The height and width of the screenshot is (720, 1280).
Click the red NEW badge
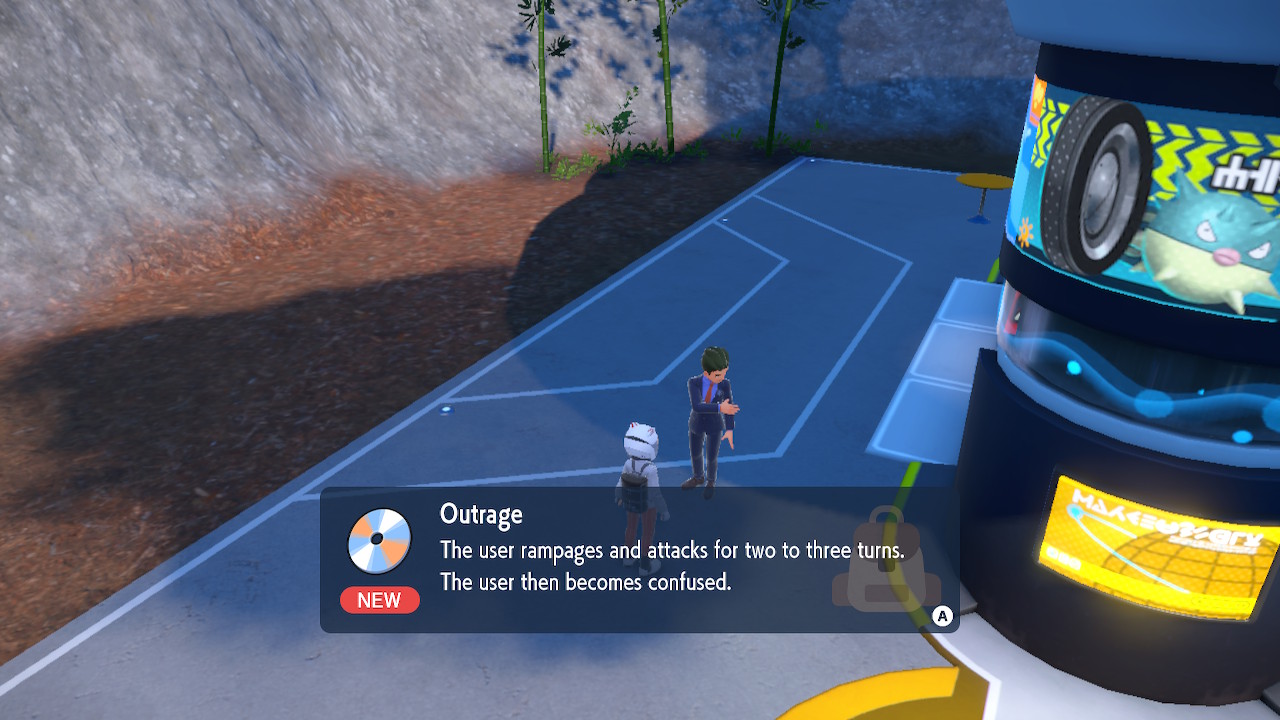click(x=379, y=600)
